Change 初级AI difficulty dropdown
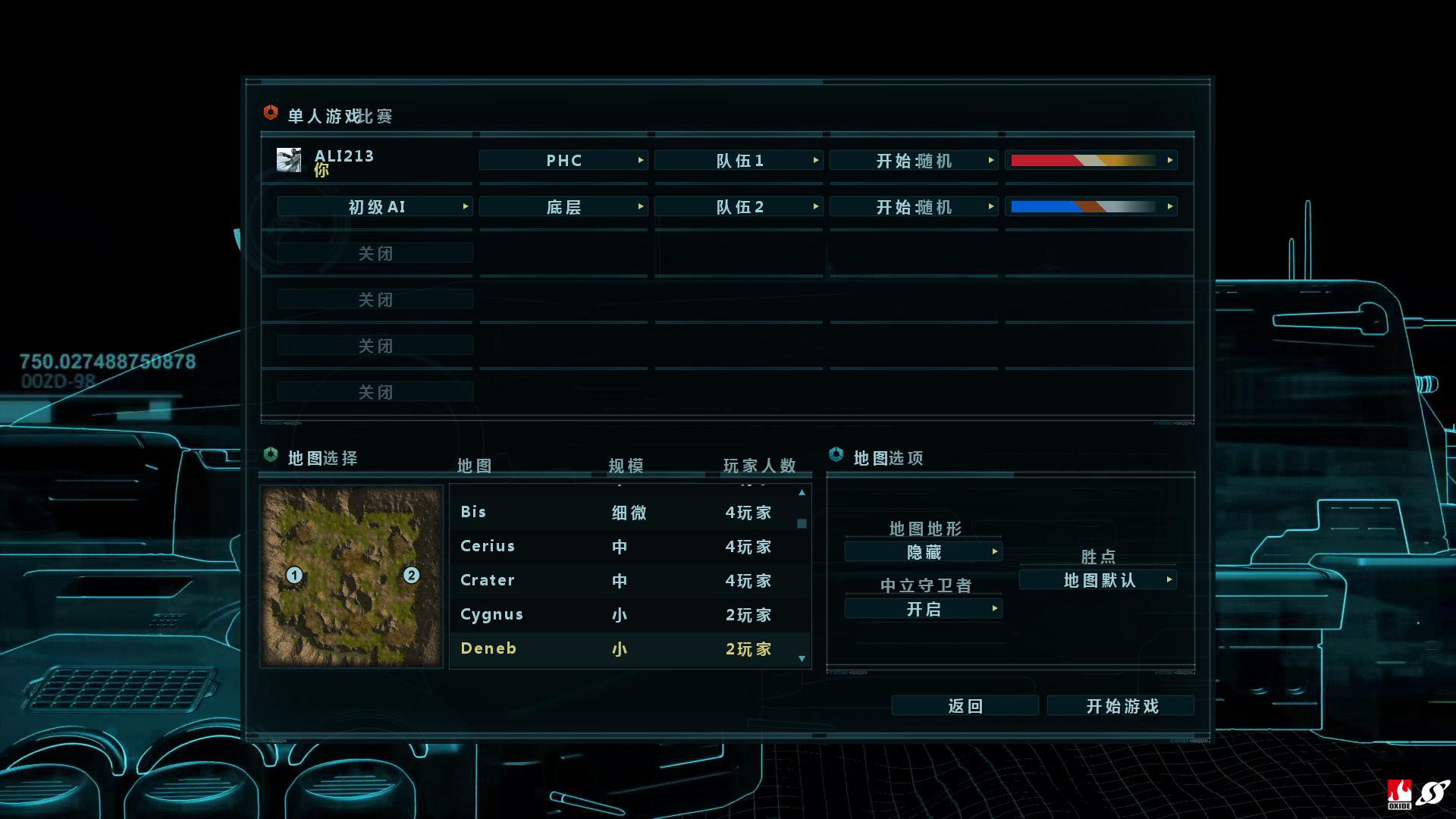The height and width of the screenshot is (819, 1456). click(375, 207)
